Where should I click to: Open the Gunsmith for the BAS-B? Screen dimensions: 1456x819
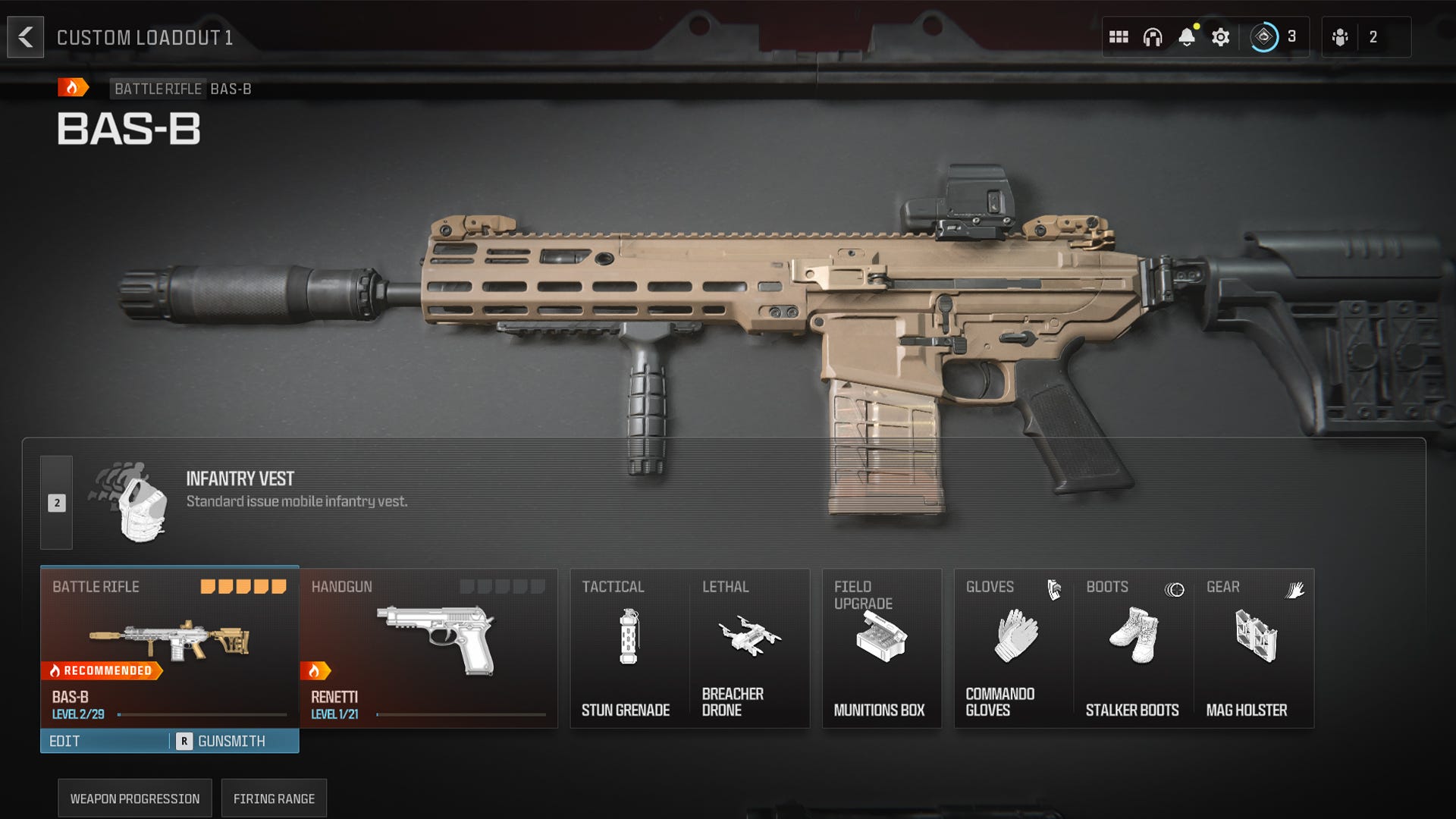(231, 741)
